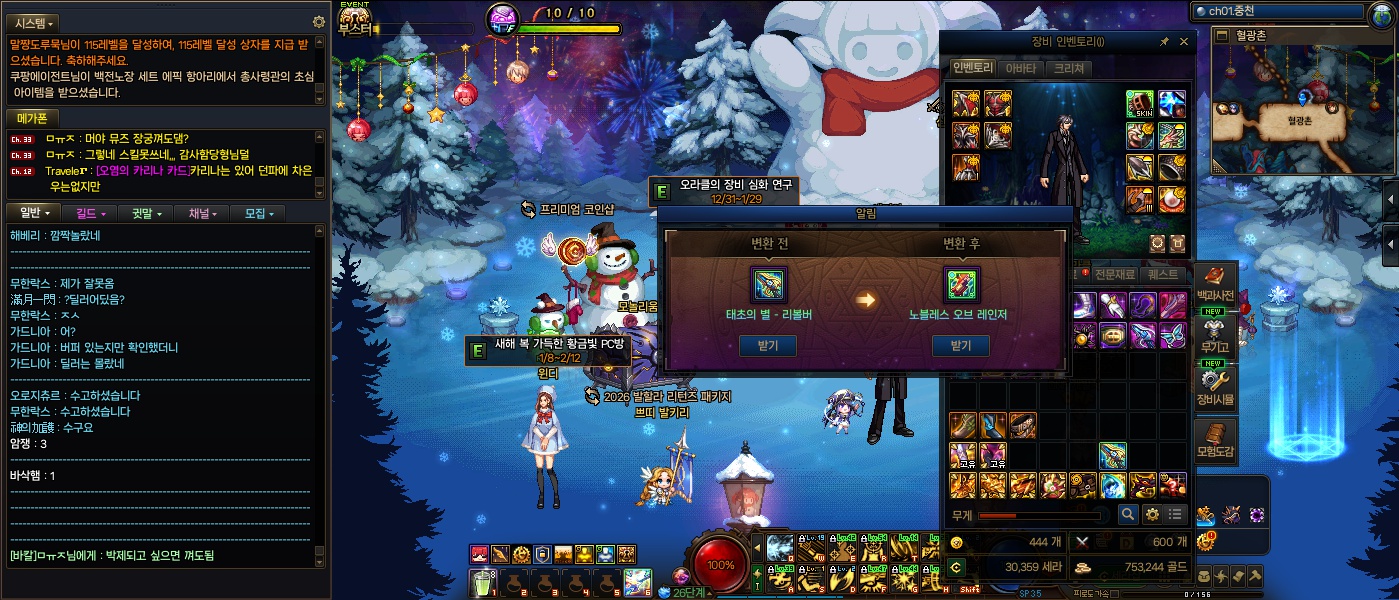Switch to the 크리쳐 inventory tab
This screenshot has width=1399, height=600.
click(1067, 68)
